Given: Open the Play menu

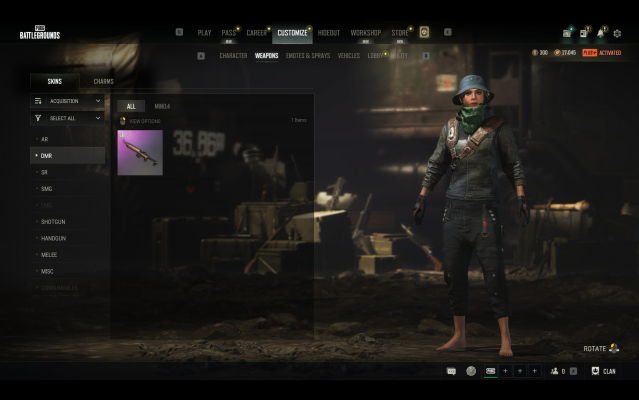Looking at the screenshot, I should [204, 33].
